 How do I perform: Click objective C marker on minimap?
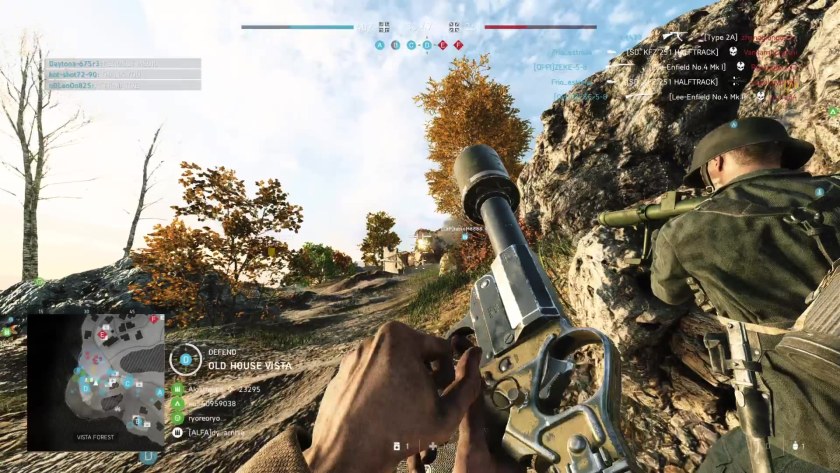tap(128, 382)
